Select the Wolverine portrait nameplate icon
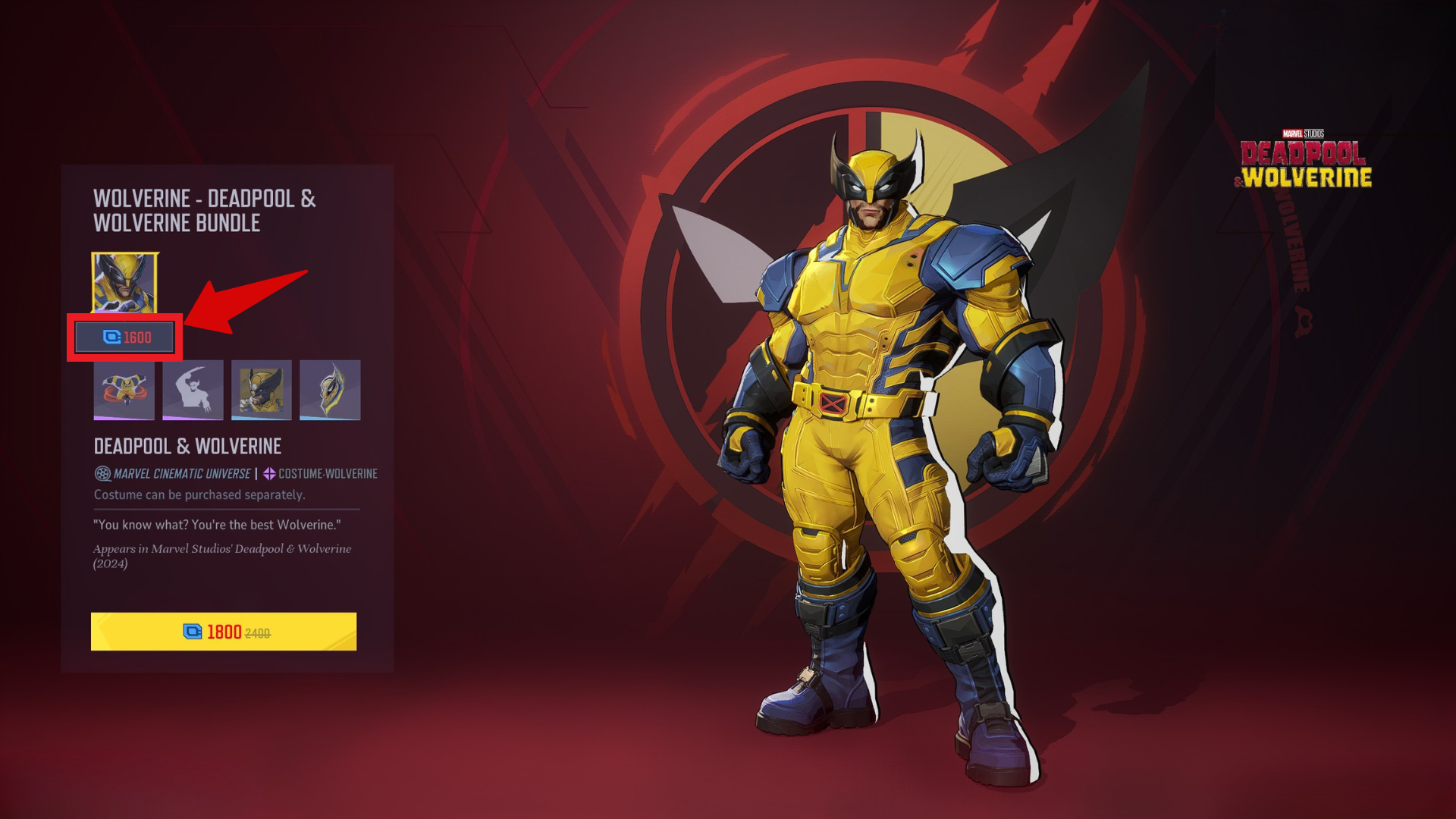Image resolution: width=1456 pixels, height=819 pixels. tap(261, 391)
